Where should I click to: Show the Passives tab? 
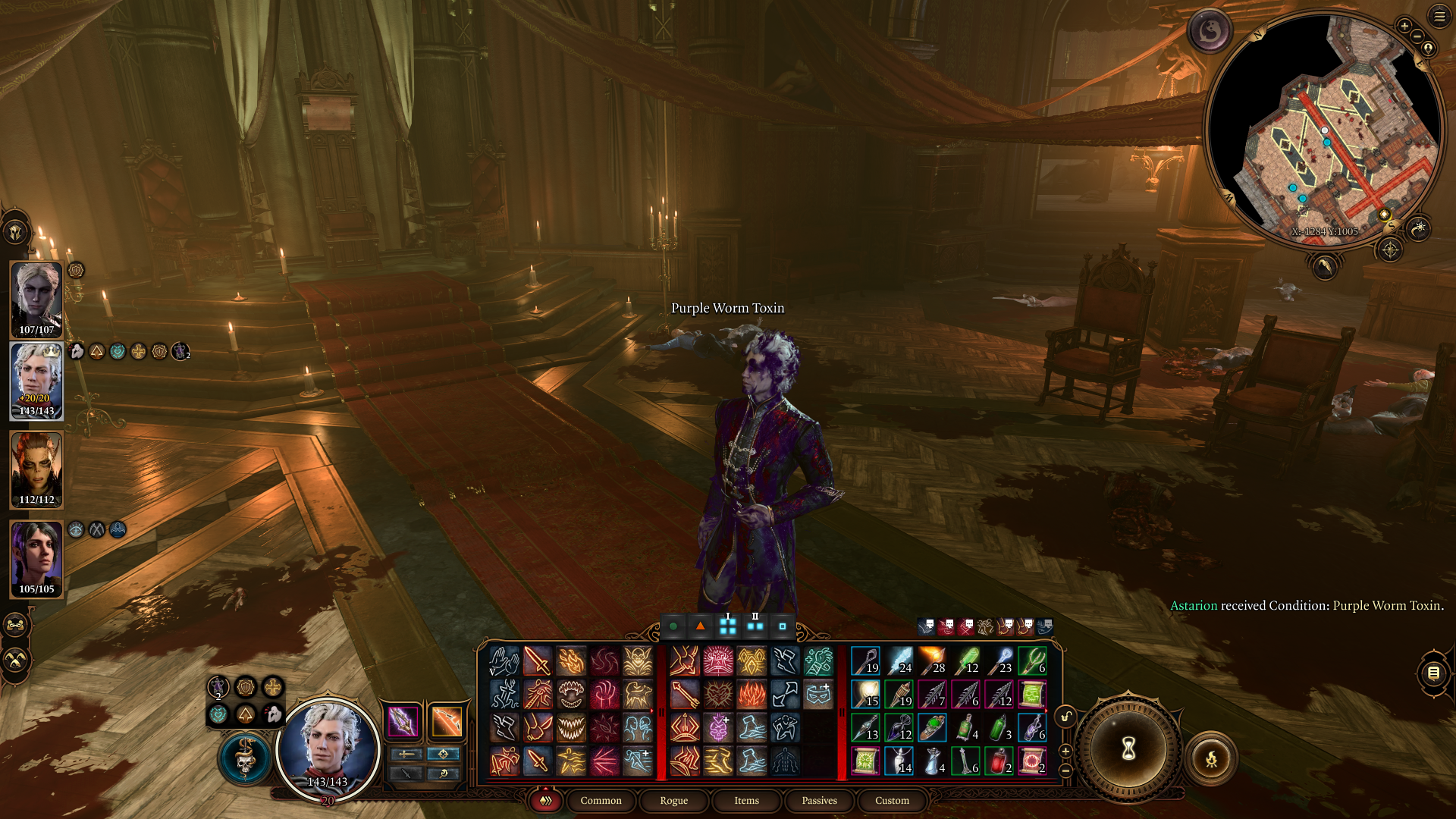(819, 800)
